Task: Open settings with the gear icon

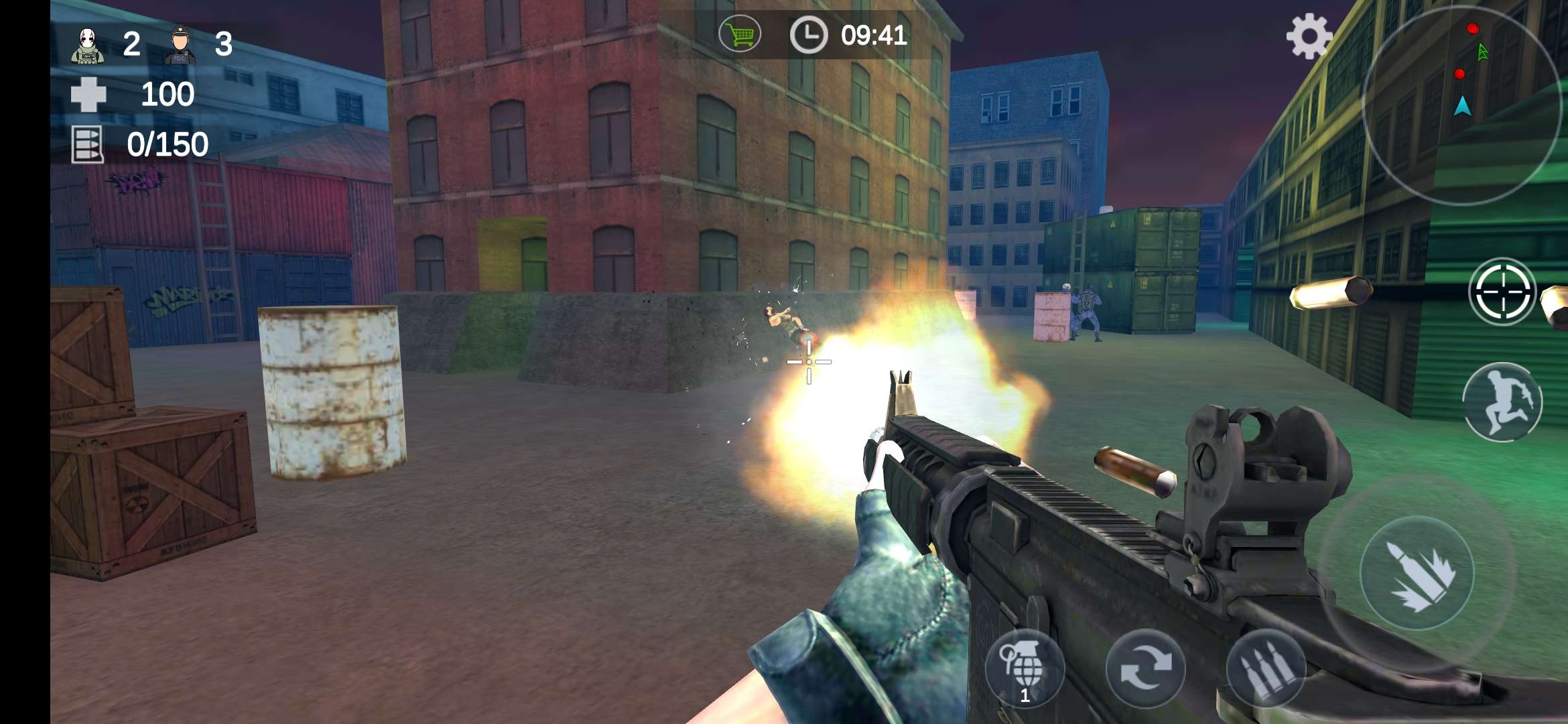Action: [x=1309, y=36]
